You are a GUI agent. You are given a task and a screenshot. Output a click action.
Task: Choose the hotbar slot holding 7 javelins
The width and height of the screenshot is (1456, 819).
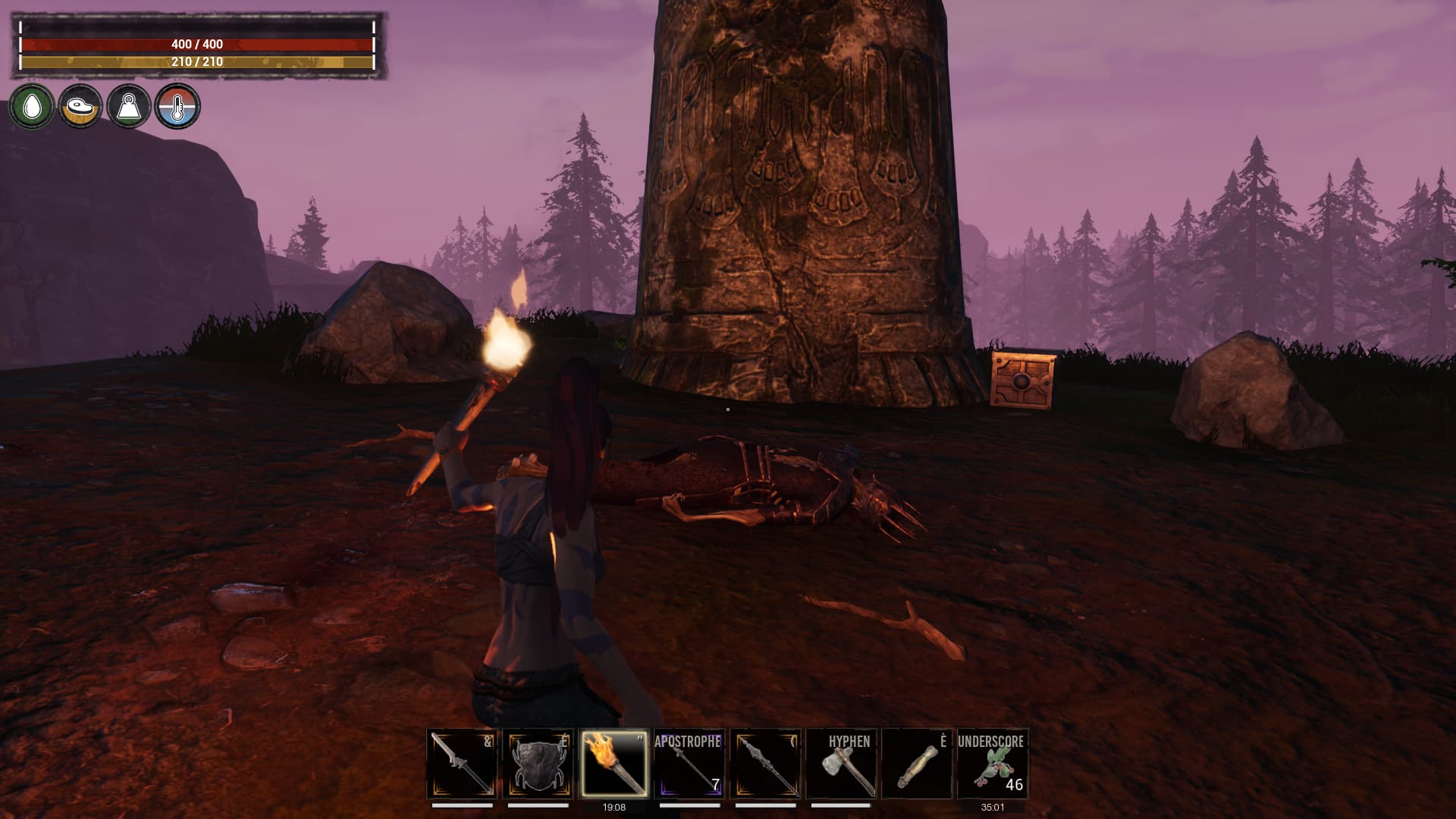[689, 764]
